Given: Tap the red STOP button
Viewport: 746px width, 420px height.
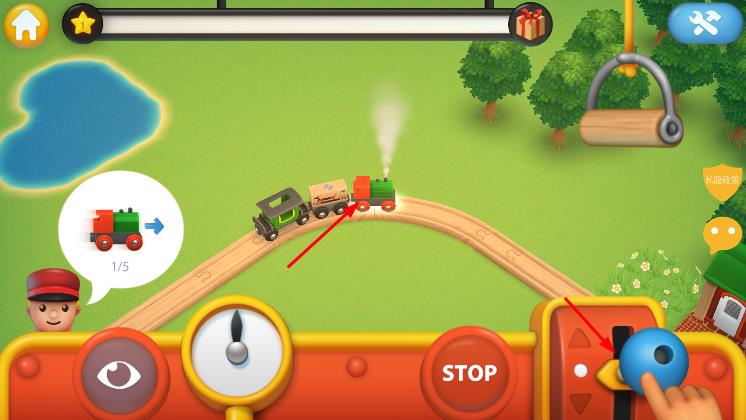Looking at the screenshot, I should click(469, 373).
